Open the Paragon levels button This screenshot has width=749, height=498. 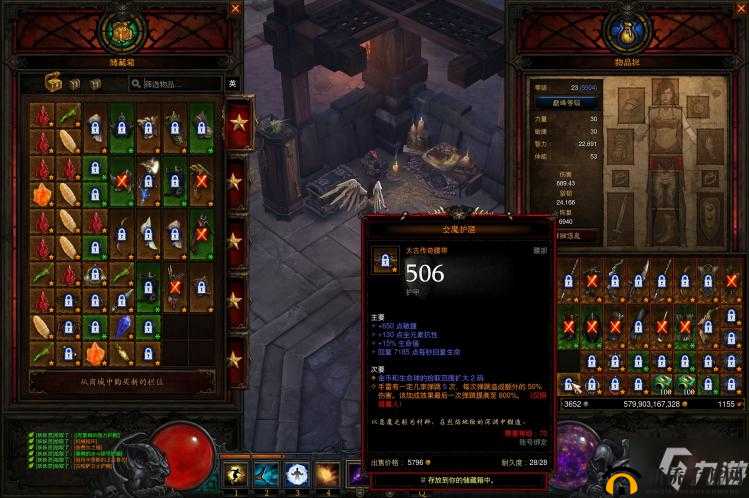566,102
